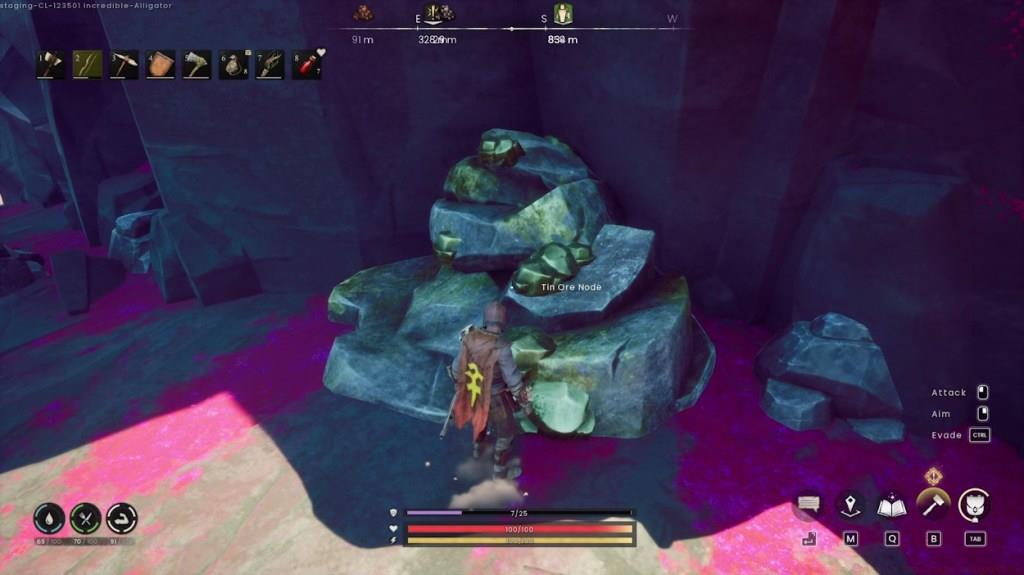
Task: Use the pouch item in slot 6
Action: click(x=235, y=65)
